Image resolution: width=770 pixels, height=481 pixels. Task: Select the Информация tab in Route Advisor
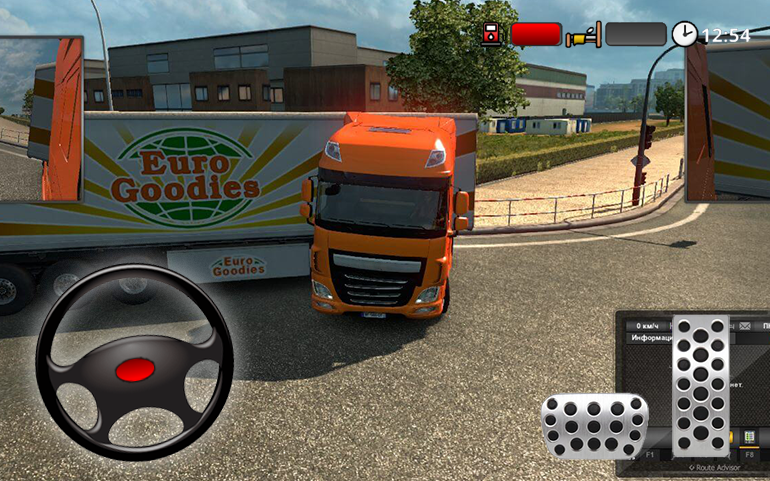click(650, 339)
